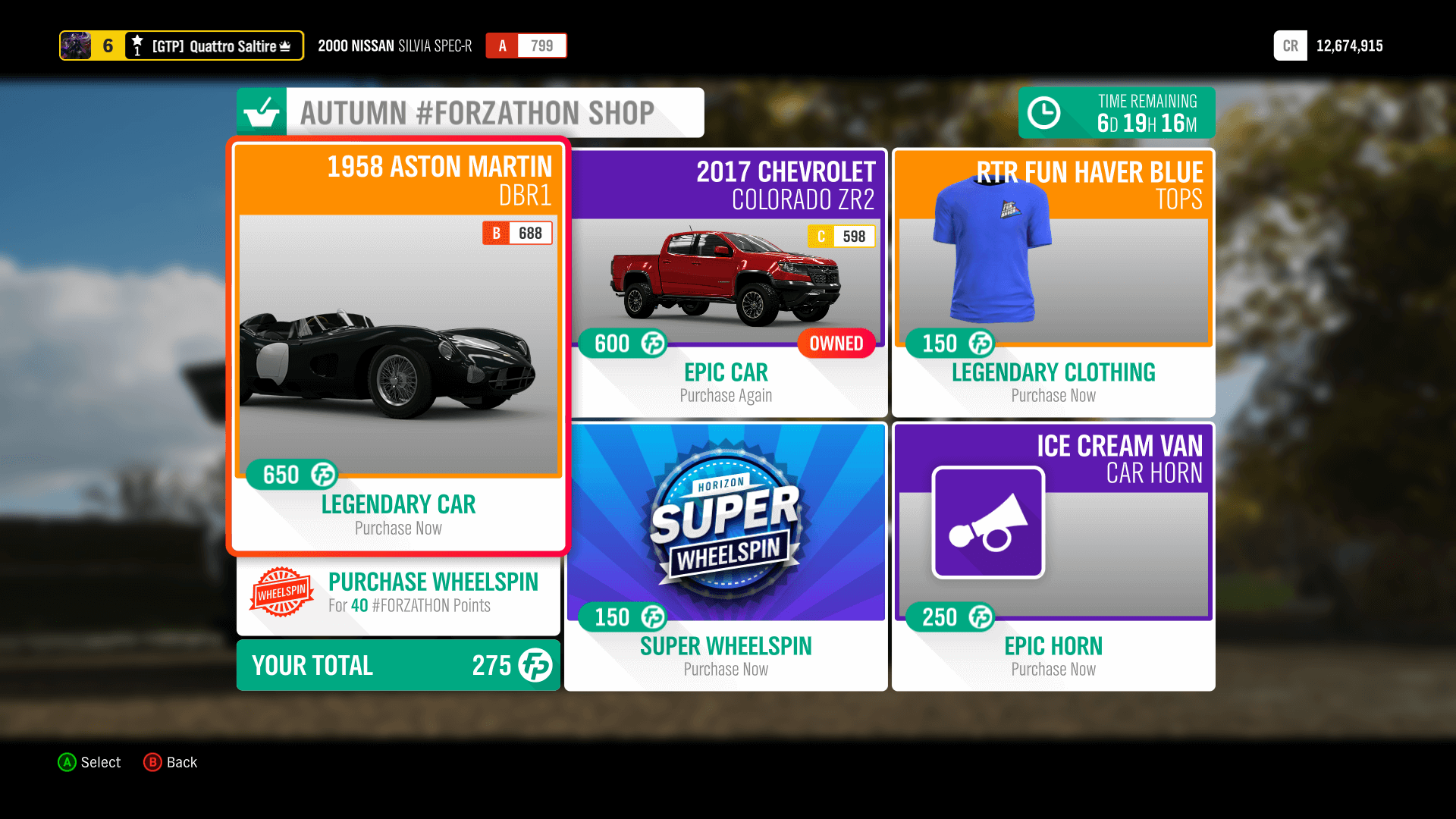Select the clock icon next to Time Remaining
The image size is (1456, 819).
(x=1044, y=112)
